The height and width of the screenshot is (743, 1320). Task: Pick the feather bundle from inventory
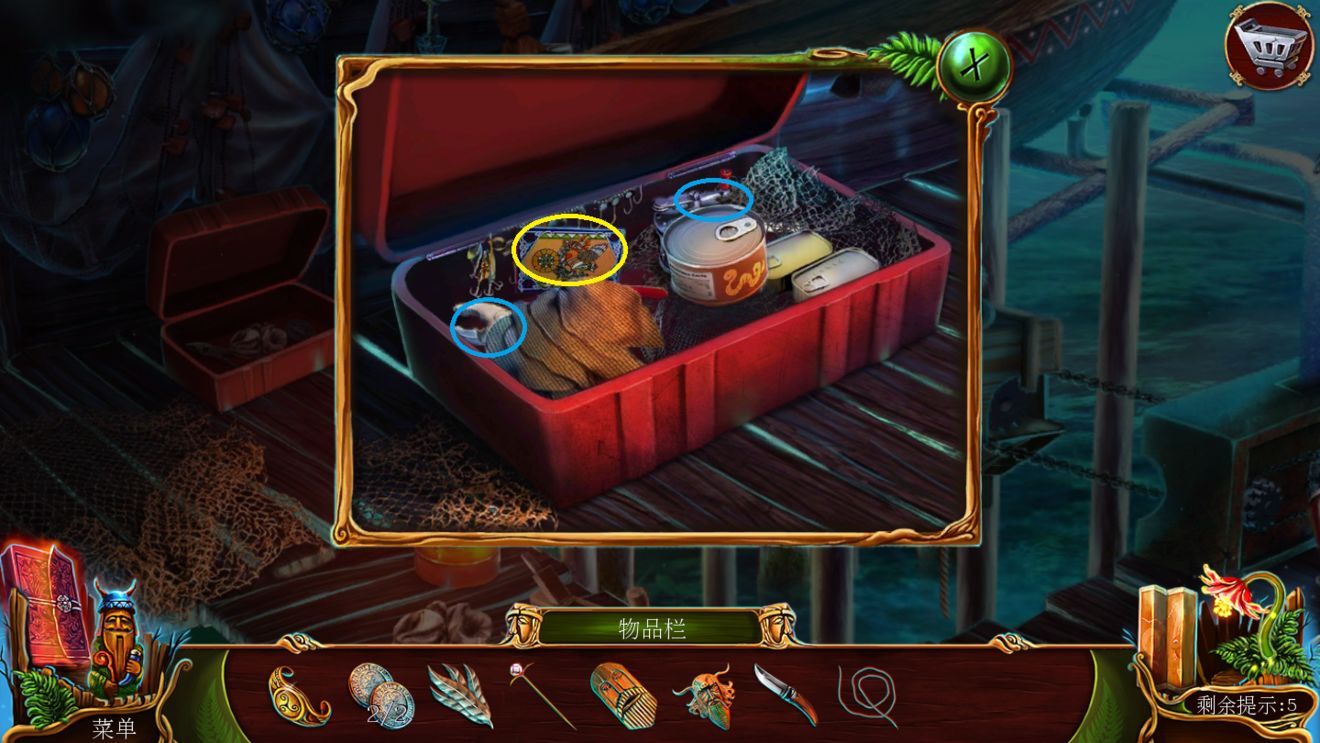[460, 695]
